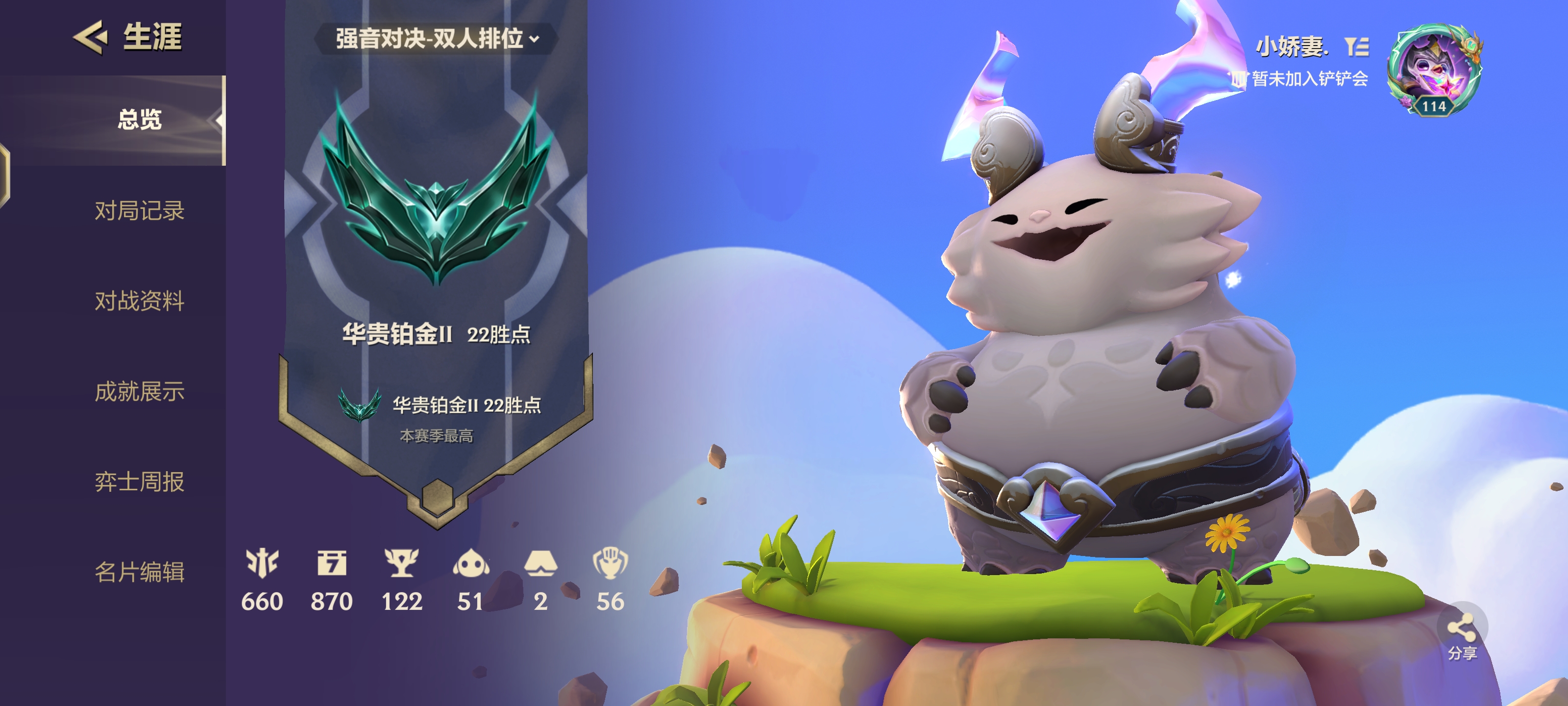The height and width of the screenshot is (706, 1568).
Task: Select the trophy stat icon showing 122
Action: (x=401, y=563)
